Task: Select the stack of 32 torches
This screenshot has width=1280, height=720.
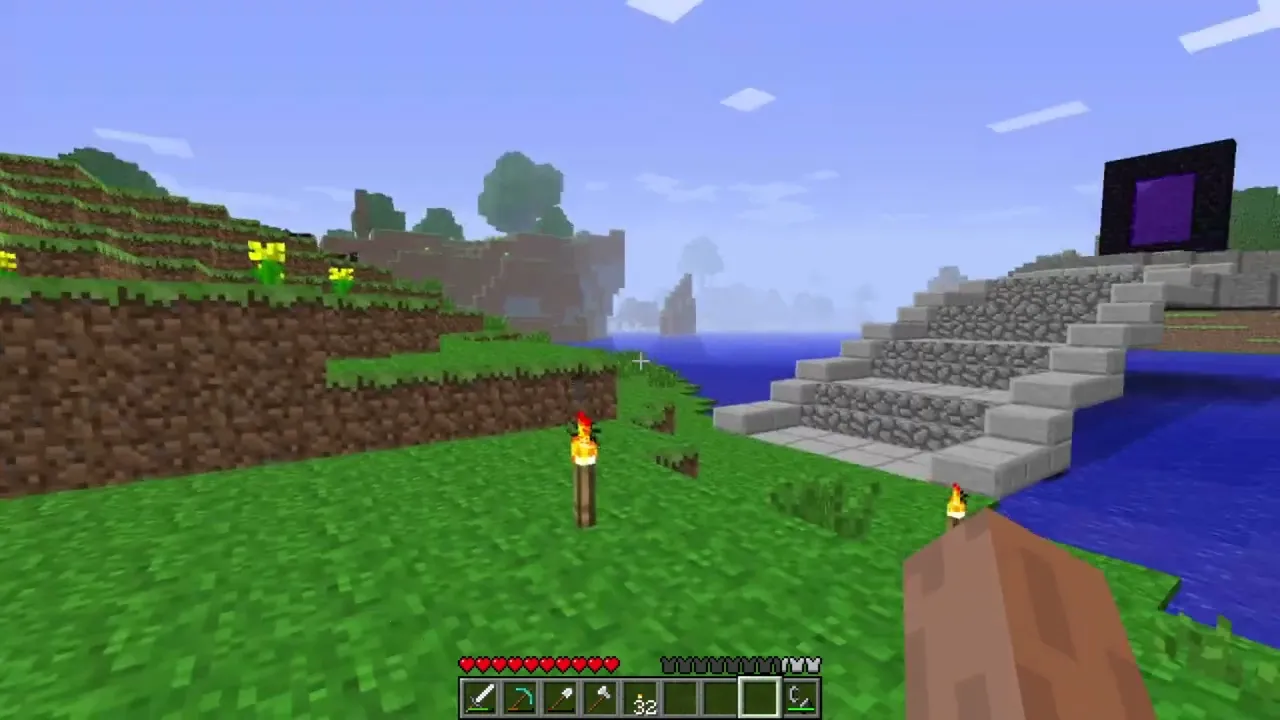Action: click(x=641, y=697)
